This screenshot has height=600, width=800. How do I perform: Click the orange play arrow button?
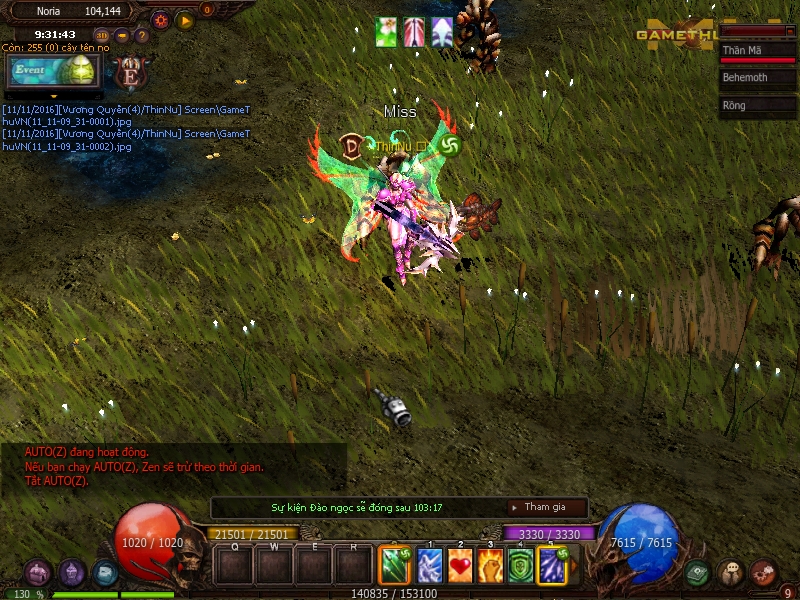(185, 20)
